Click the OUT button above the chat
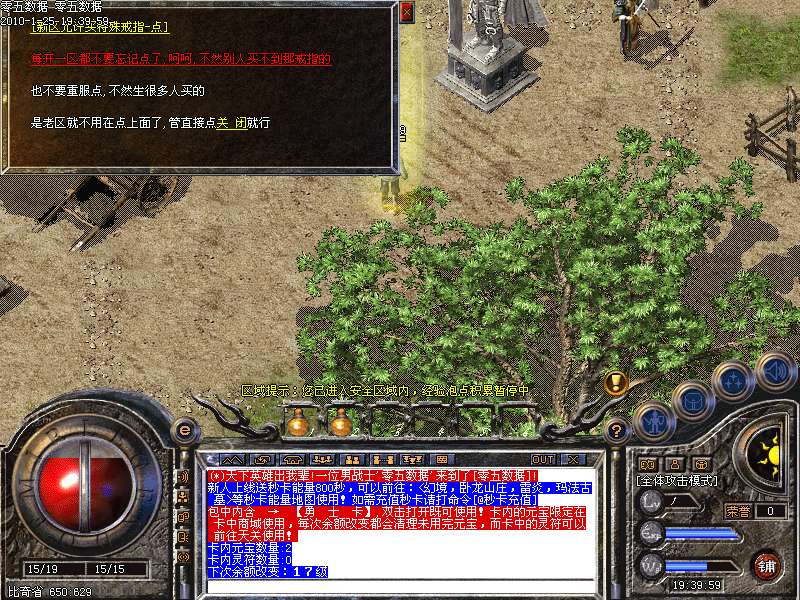 coord(543,459)
